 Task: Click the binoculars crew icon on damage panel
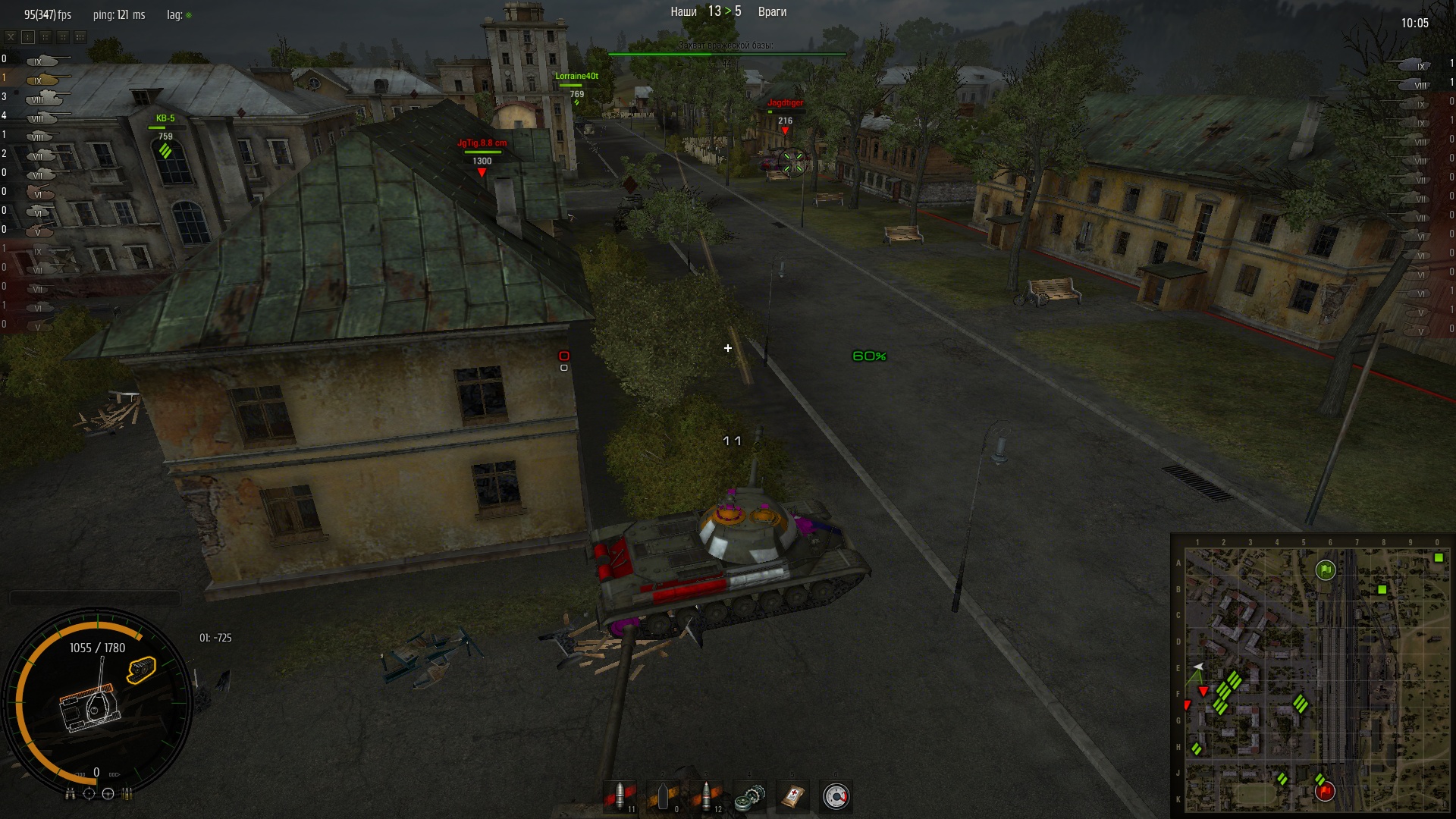[x=71, y=793]
